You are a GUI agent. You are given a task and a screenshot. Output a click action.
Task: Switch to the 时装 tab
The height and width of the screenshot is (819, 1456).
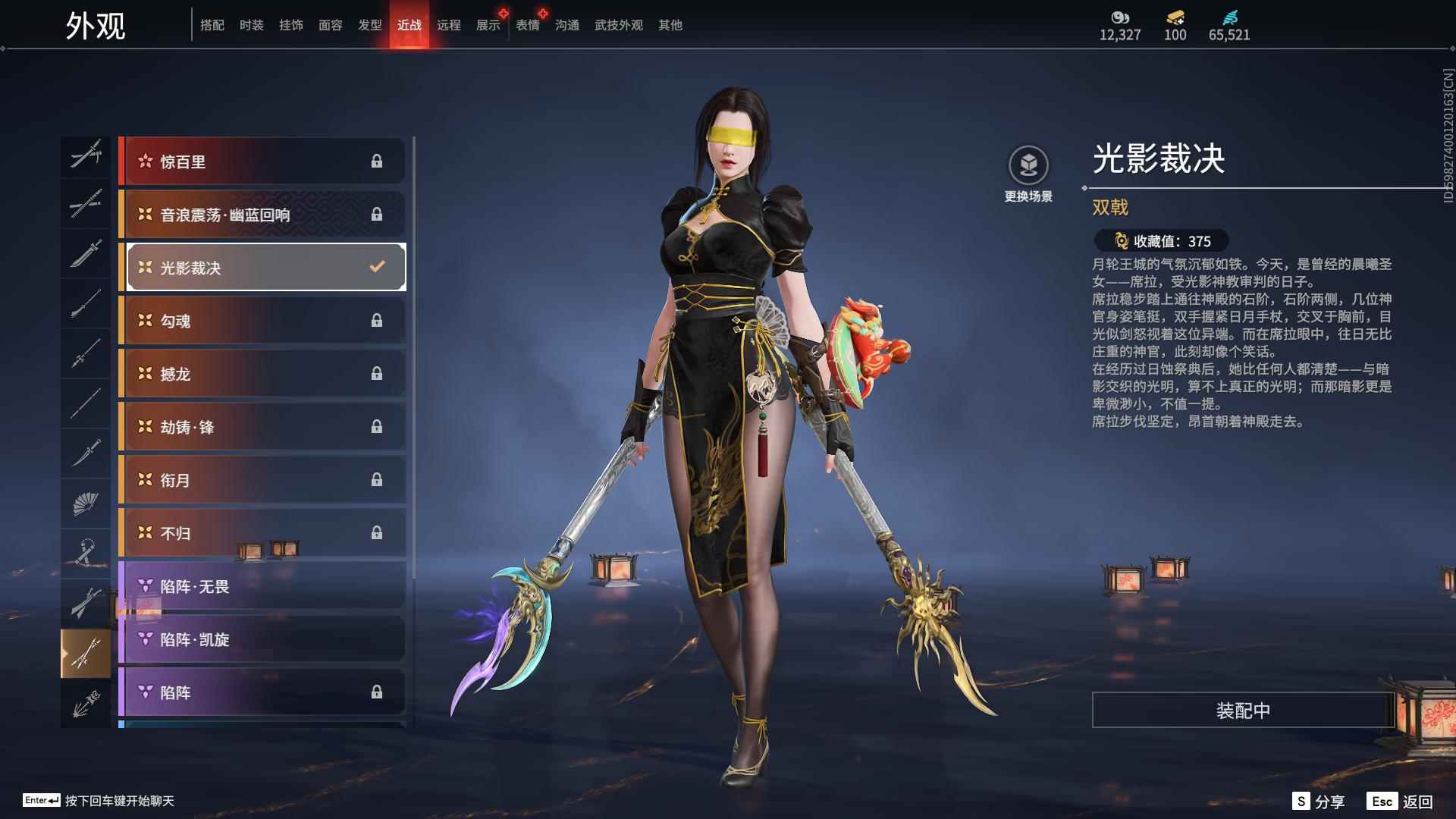(x=251, y=25)
